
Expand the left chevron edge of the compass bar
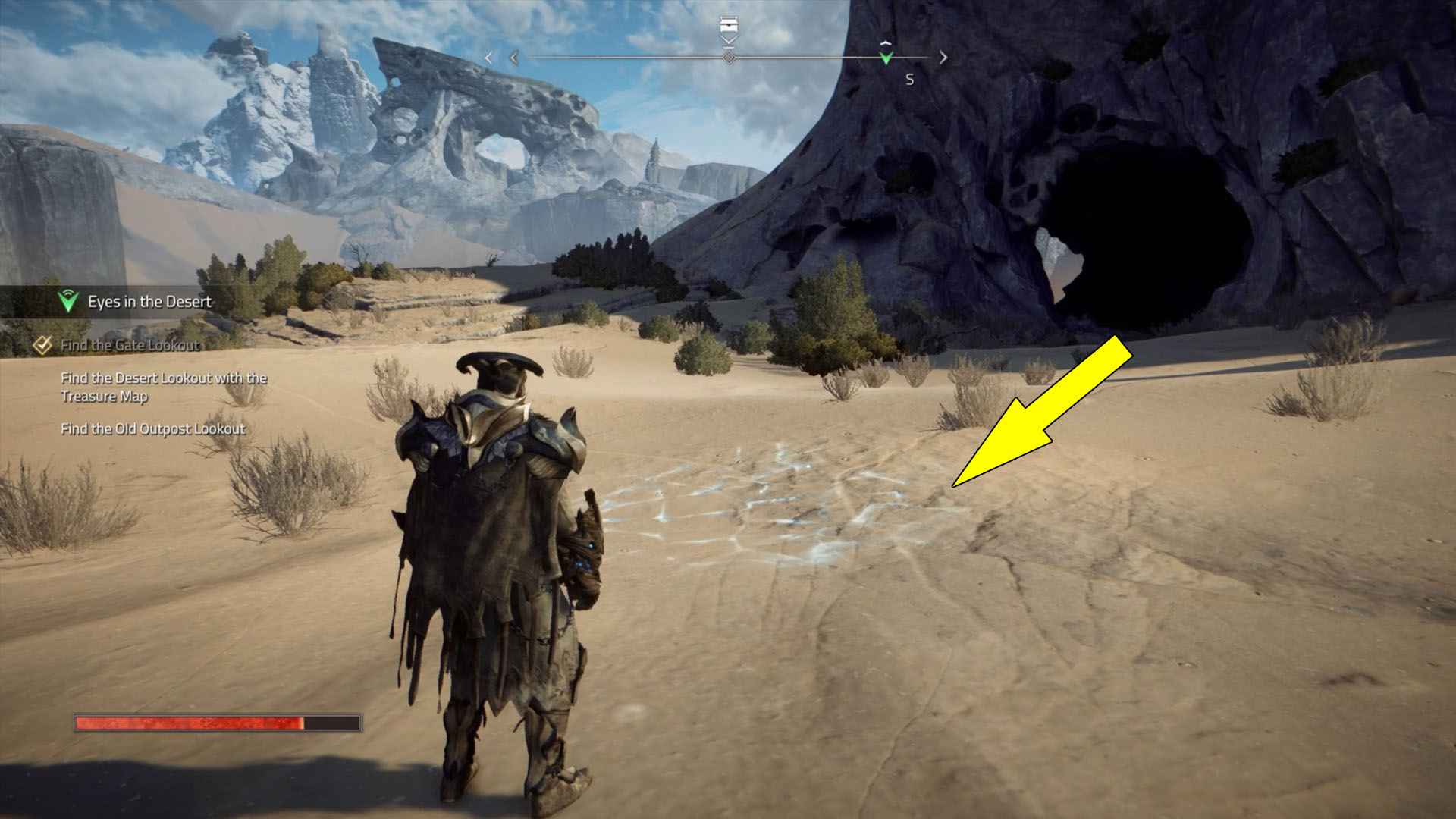[x=489, y=57]
